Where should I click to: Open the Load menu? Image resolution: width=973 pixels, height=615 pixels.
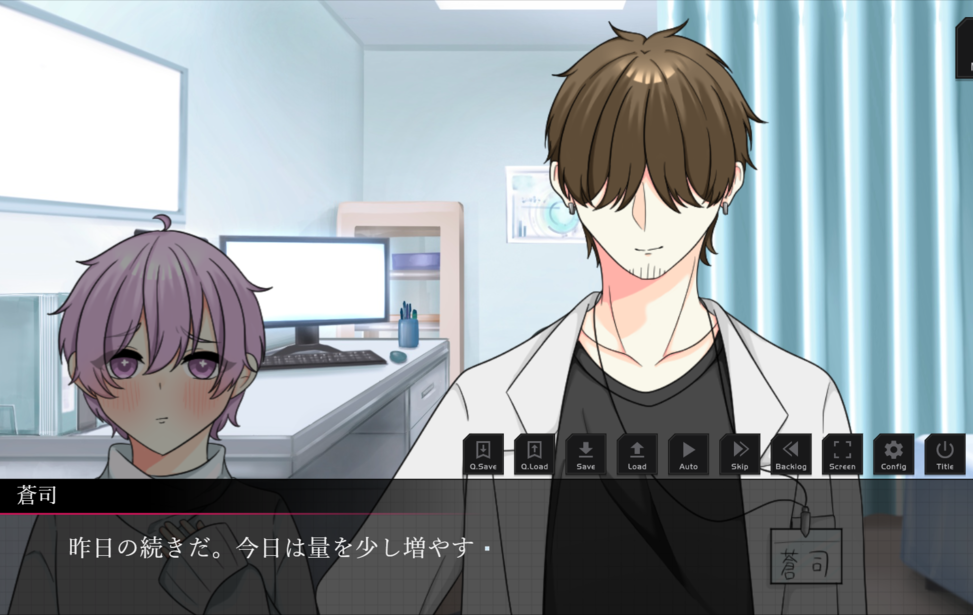(x=637, y=454)
